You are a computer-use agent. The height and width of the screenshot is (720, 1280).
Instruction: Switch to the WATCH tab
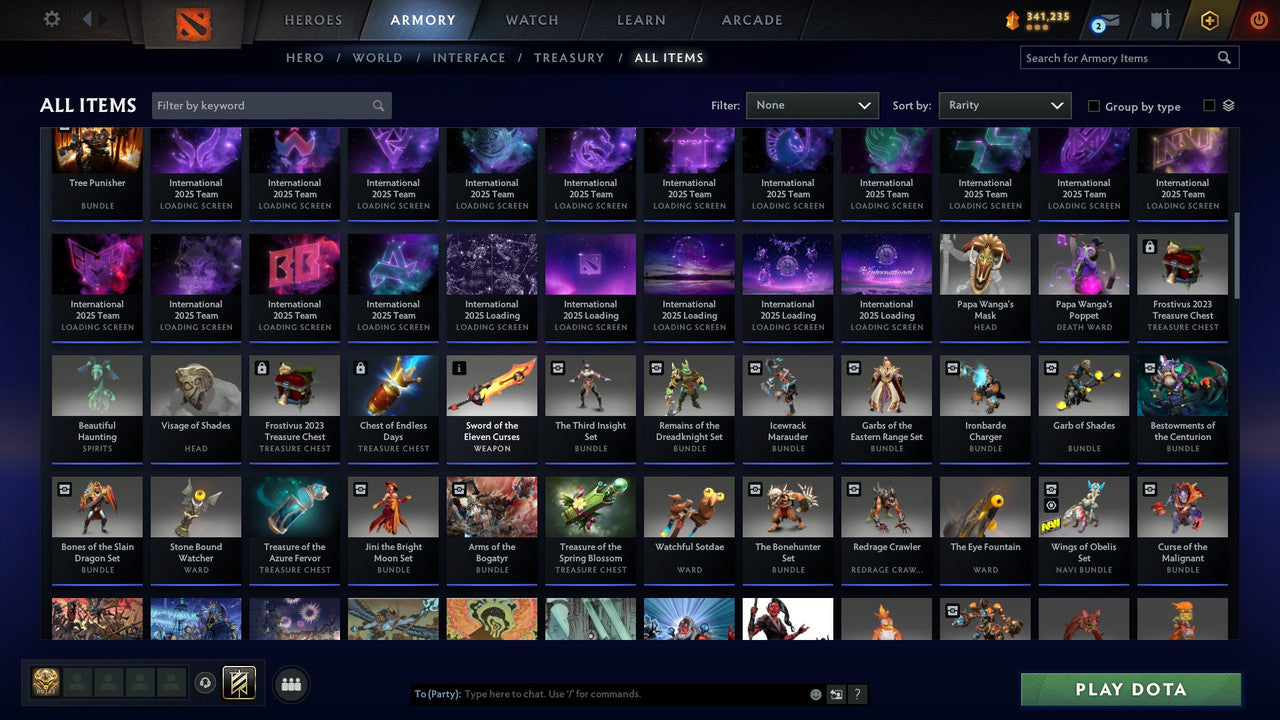coord(531,19)
